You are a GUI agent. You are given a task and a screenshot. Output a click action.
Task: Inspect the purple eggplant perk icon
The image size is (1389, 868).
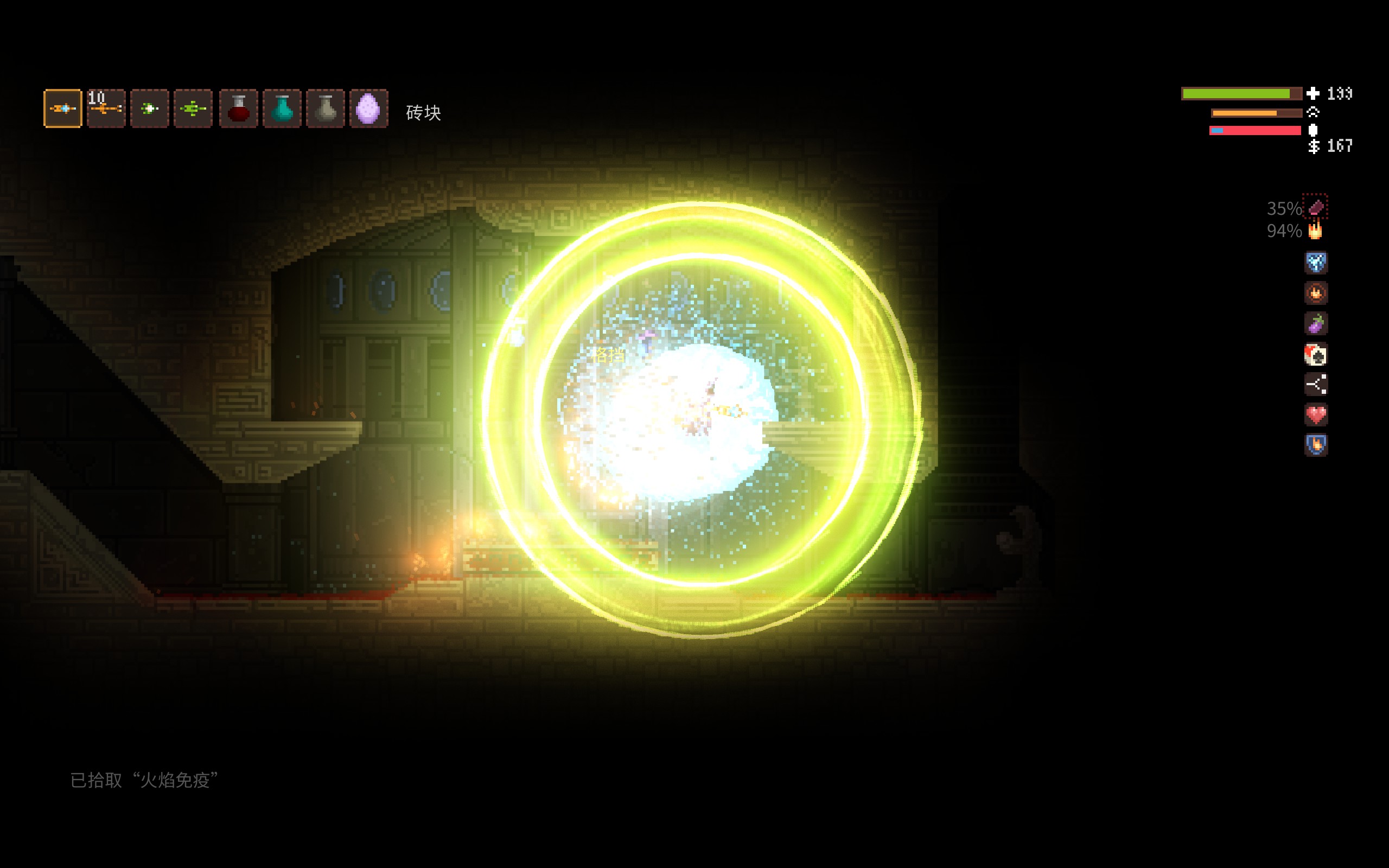click(x=1316, y=324)
